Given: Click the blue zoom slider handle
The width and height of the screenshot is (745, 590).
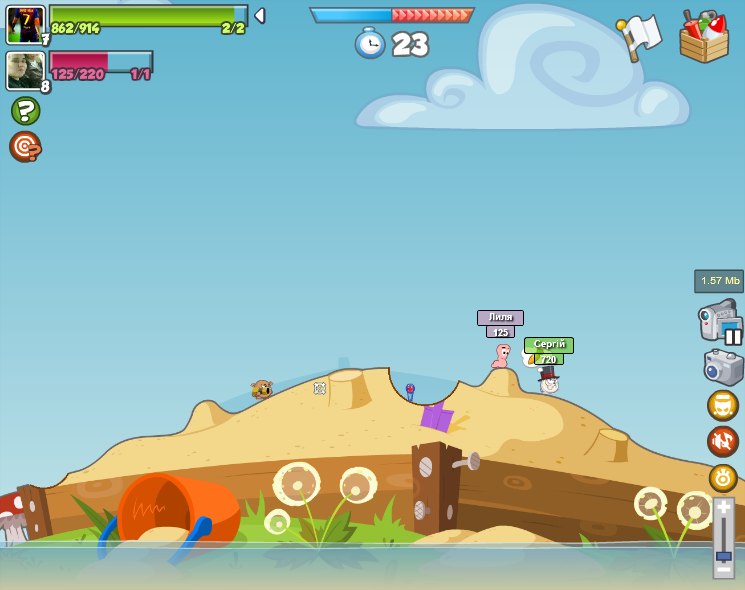Looking at the screenshot, I should pos(723,553).
